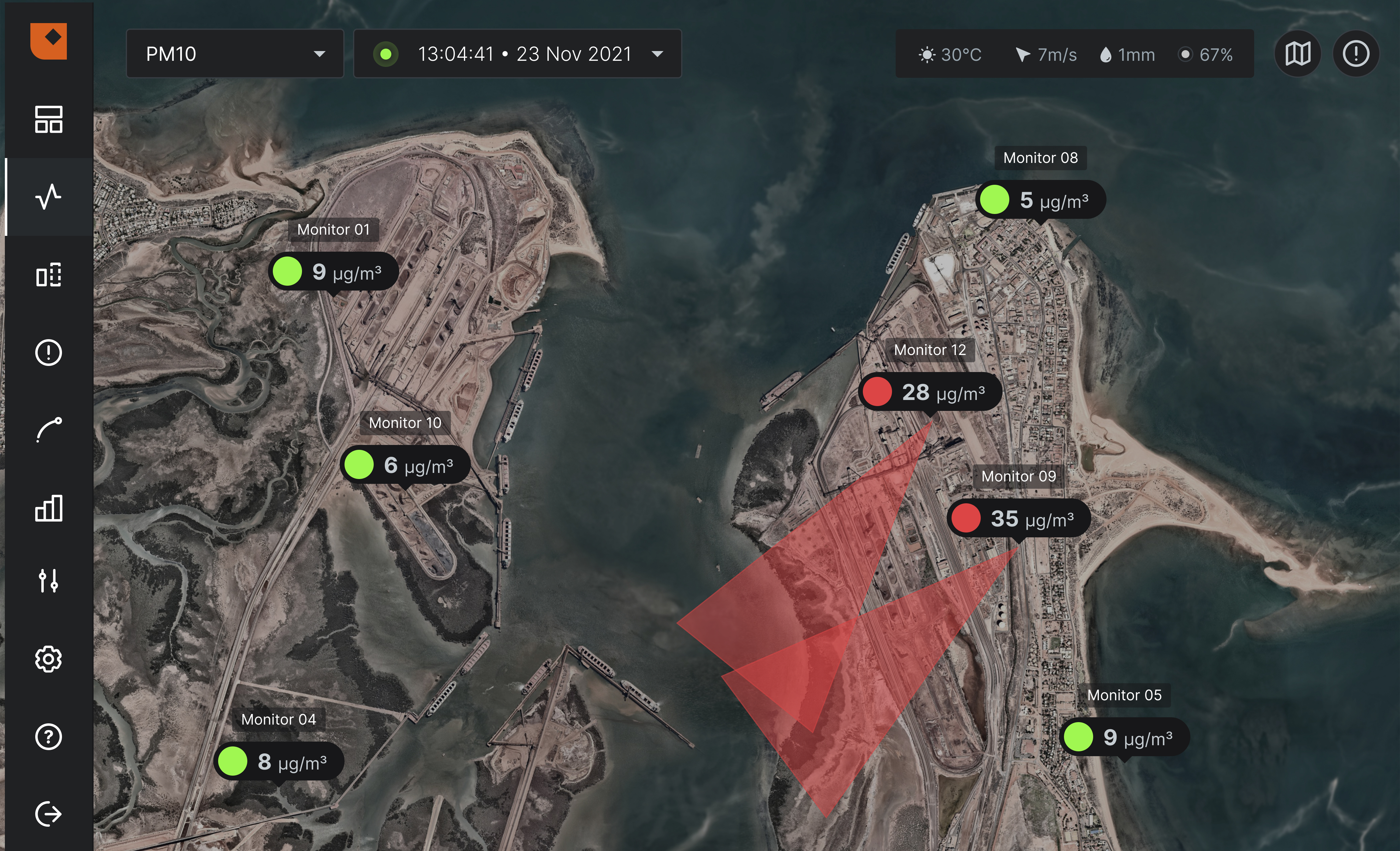Choose the Monitor 09 marker reading 35 µg/m³
Viewport: 1400px width, 851px height.
(1018, 519)
